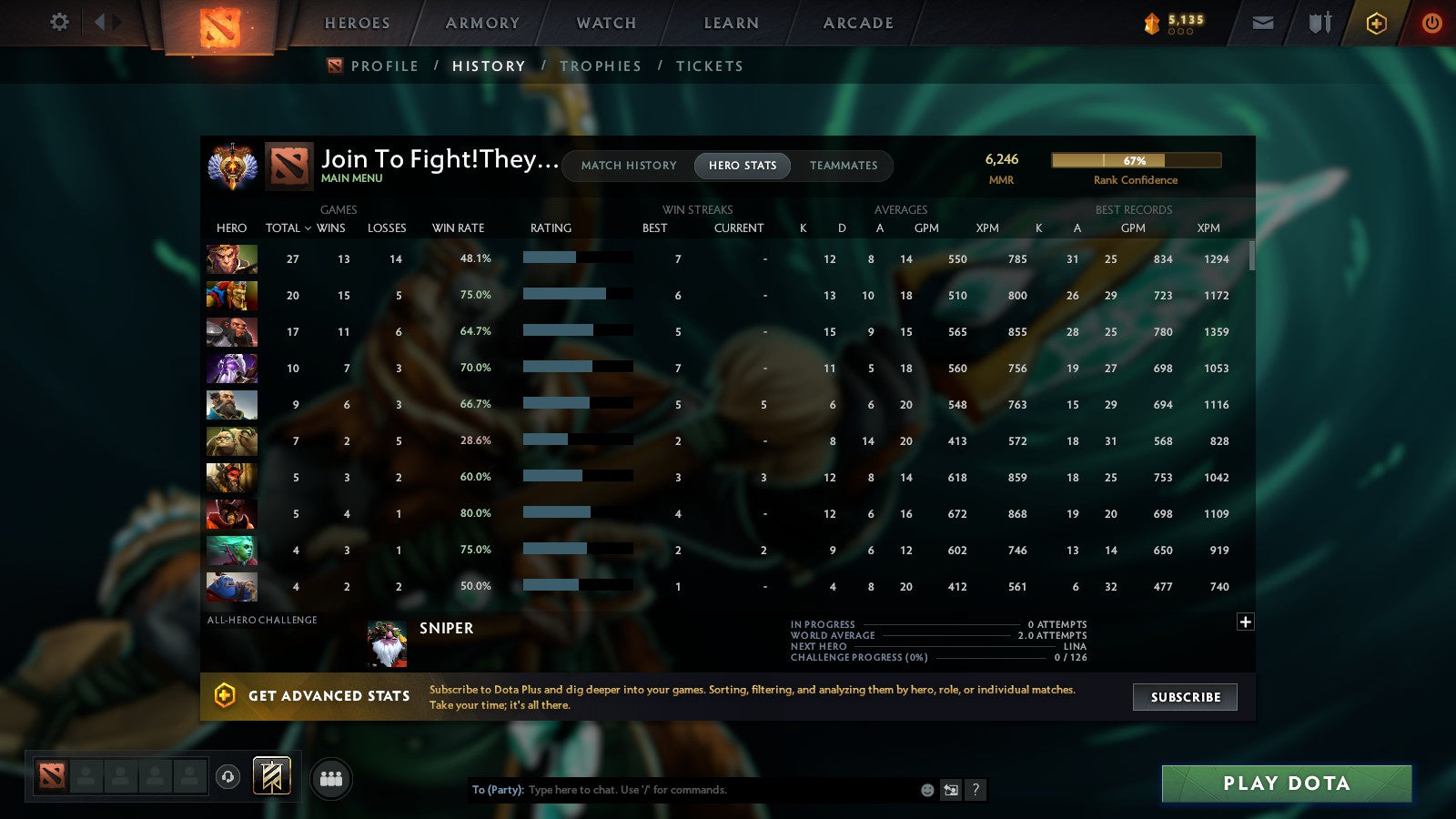Click the SUBSCRIBE button for Dota Plus

1184,697
